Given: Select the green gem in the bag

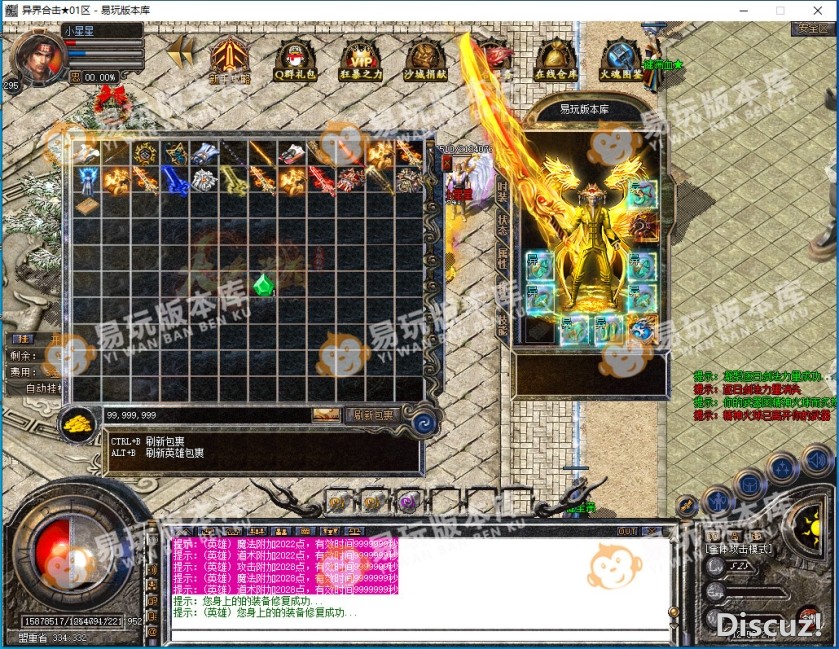Looking at the screenshot, I should pyautogui.click(x=264, y=285).
